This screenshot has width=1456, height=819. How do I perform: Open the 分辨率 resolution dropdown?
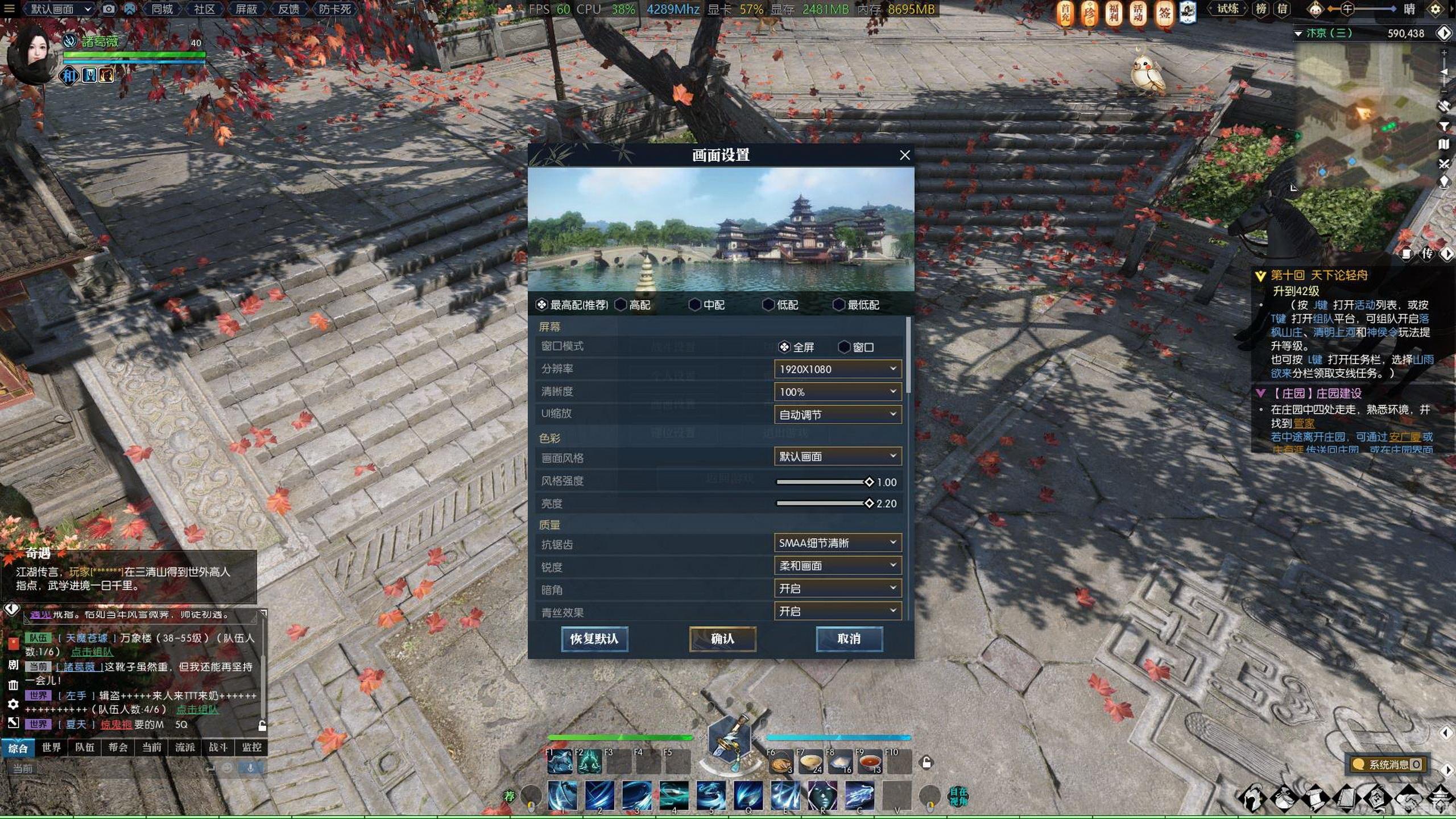[837, 369]
